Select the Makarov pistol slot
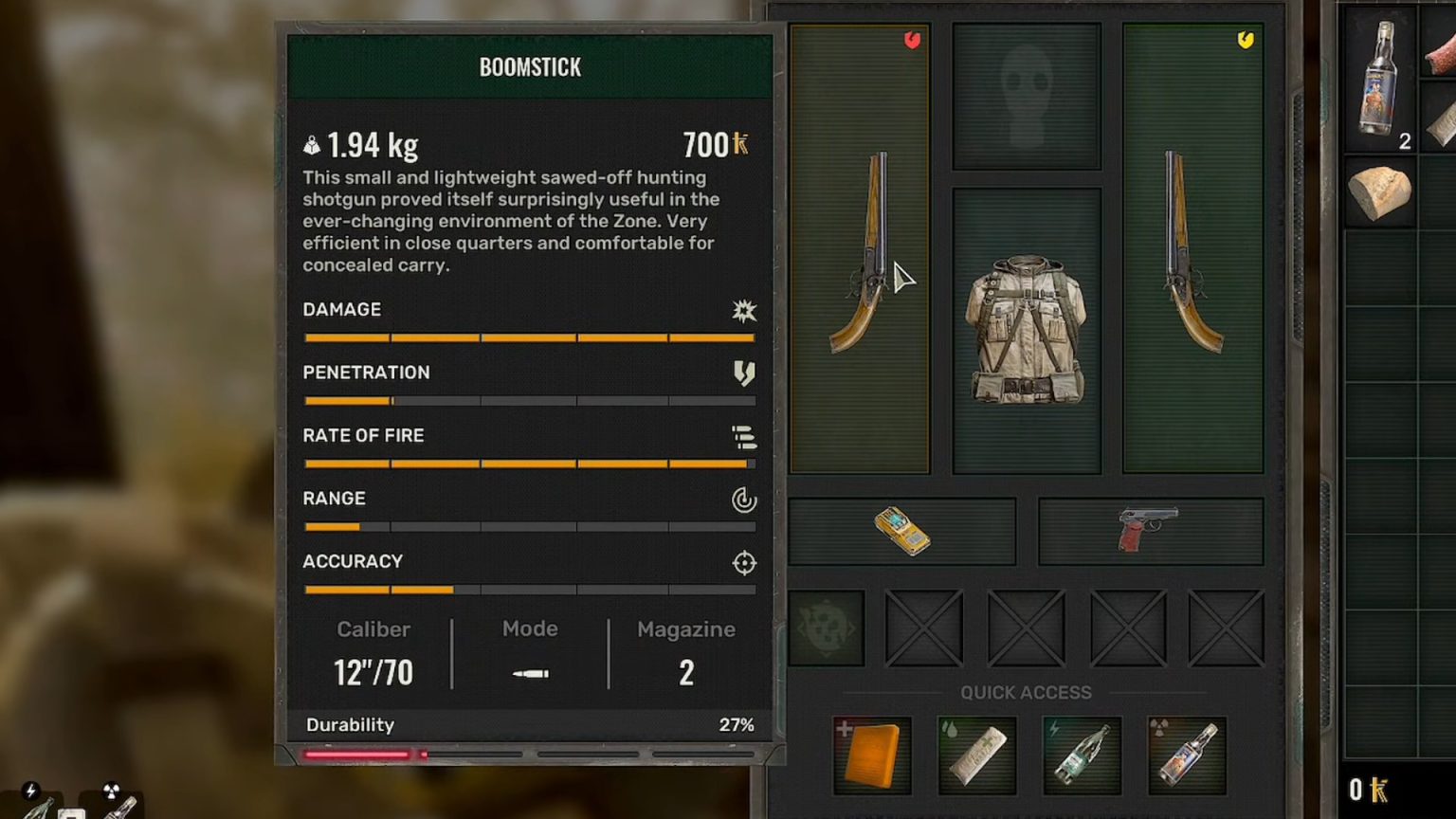1456x819 pixels. pos(1150,529)
